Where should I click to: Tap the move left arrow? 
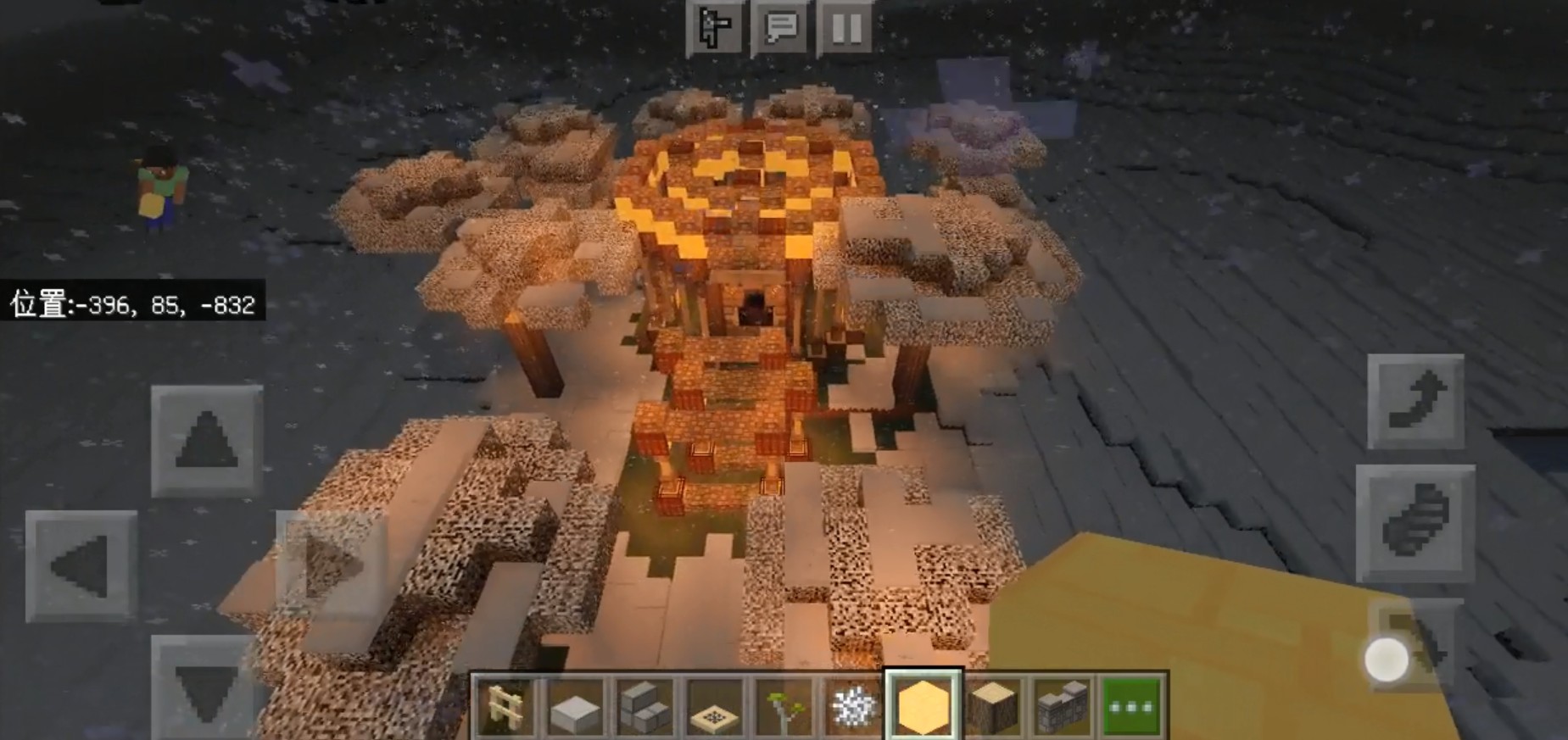click(81, 565)
